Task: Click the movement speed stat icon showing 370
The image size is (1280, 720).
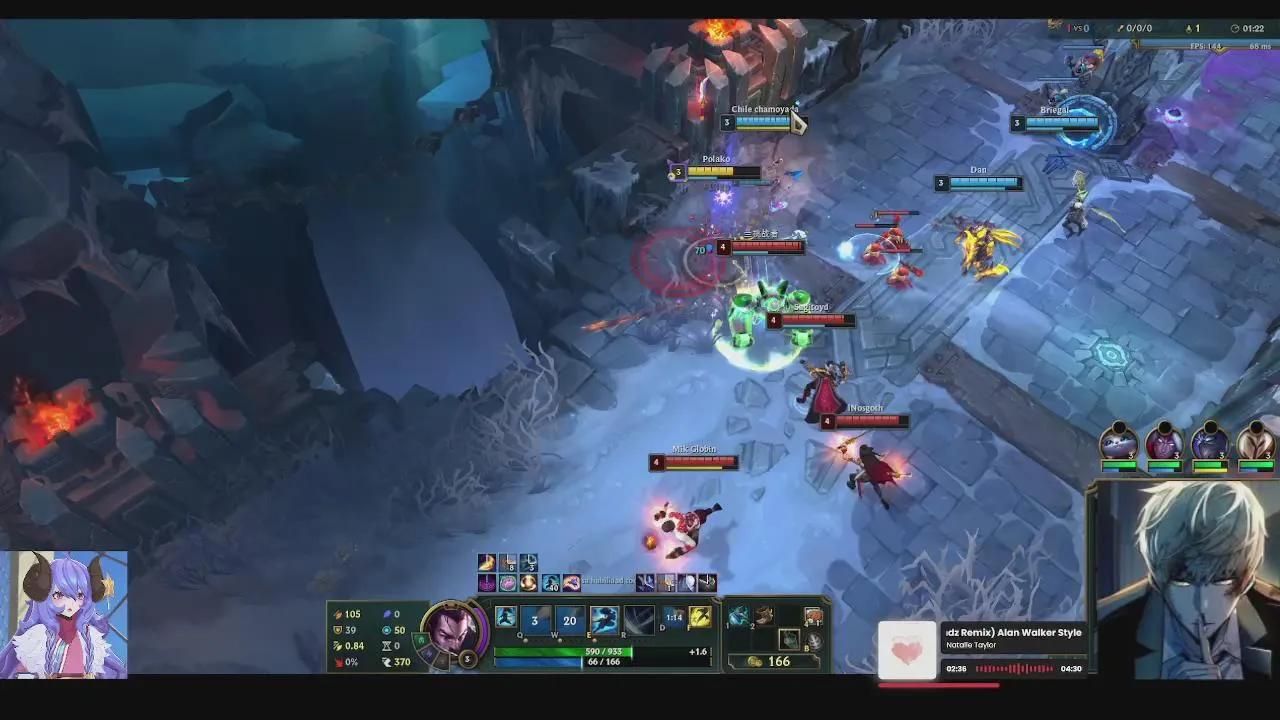Action: 386,661
